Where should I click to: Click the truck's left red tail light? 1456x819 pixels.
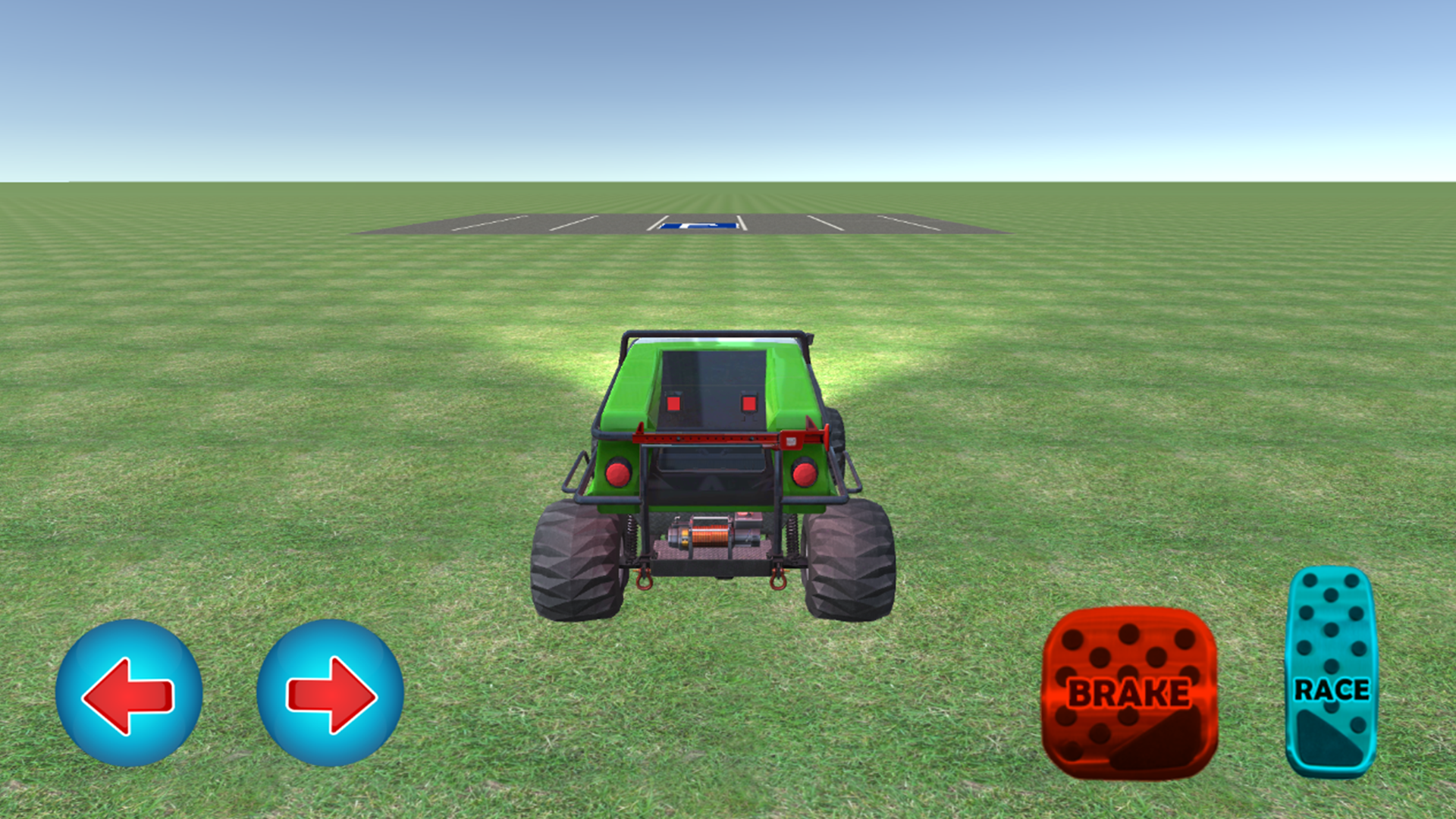616,472
